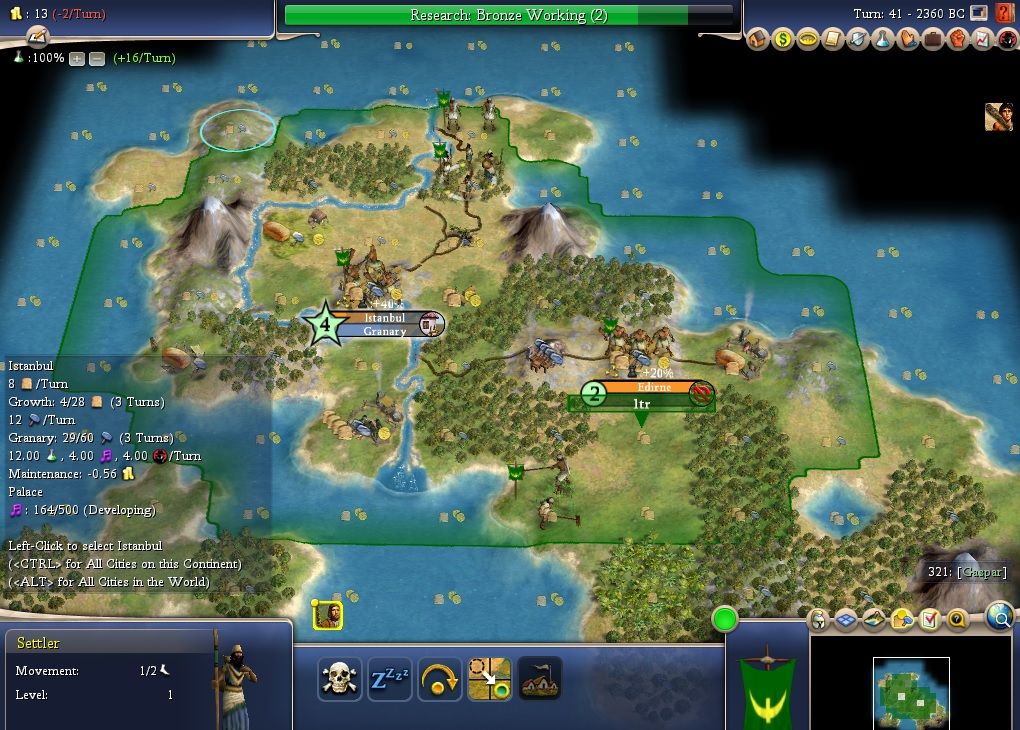
Task: Select the Istanbul city bar
Action: click(385, 324)
